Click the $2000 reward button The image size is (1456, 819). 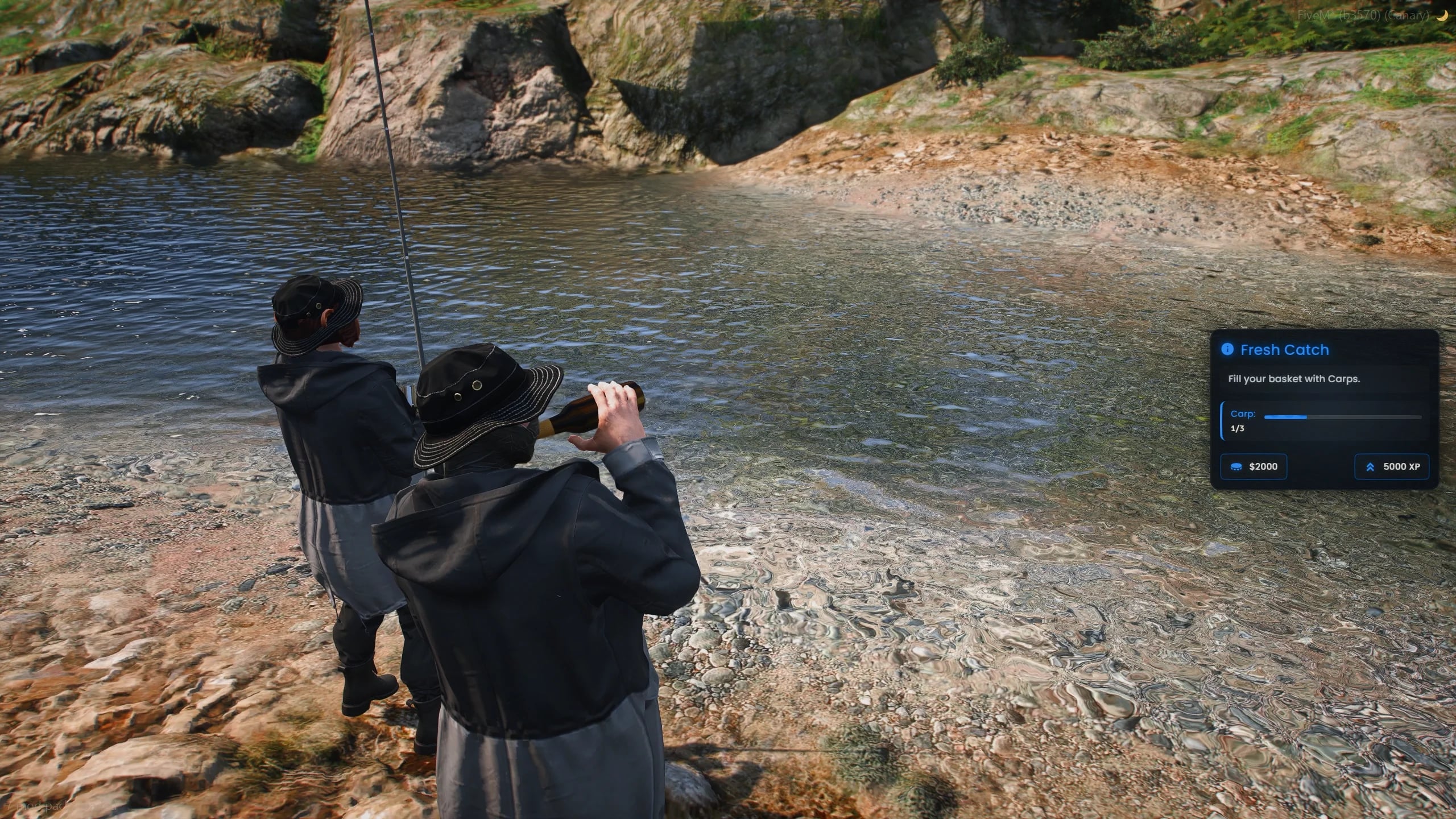click(x=1254, y=466)
